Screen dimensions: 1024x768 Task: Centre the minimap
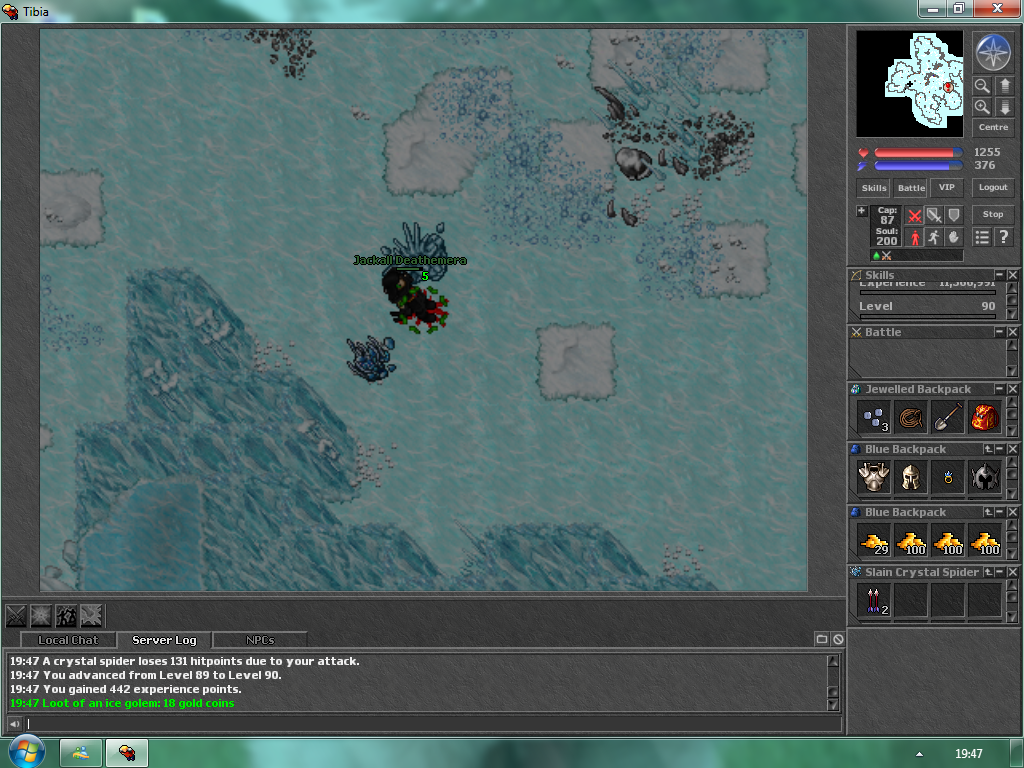click(x=993, y=128)
